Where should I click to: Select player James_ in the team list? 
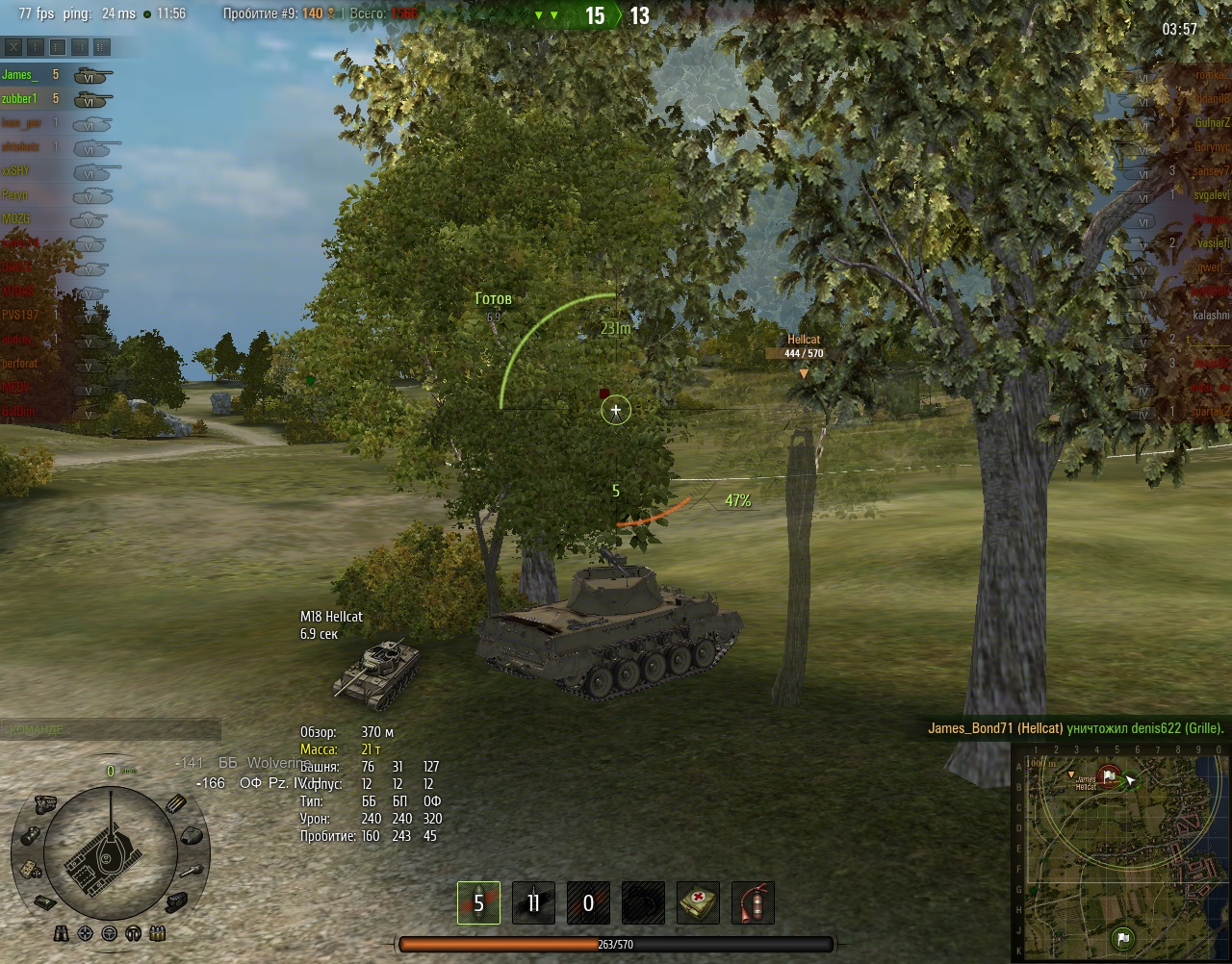(x=21, y=74)
